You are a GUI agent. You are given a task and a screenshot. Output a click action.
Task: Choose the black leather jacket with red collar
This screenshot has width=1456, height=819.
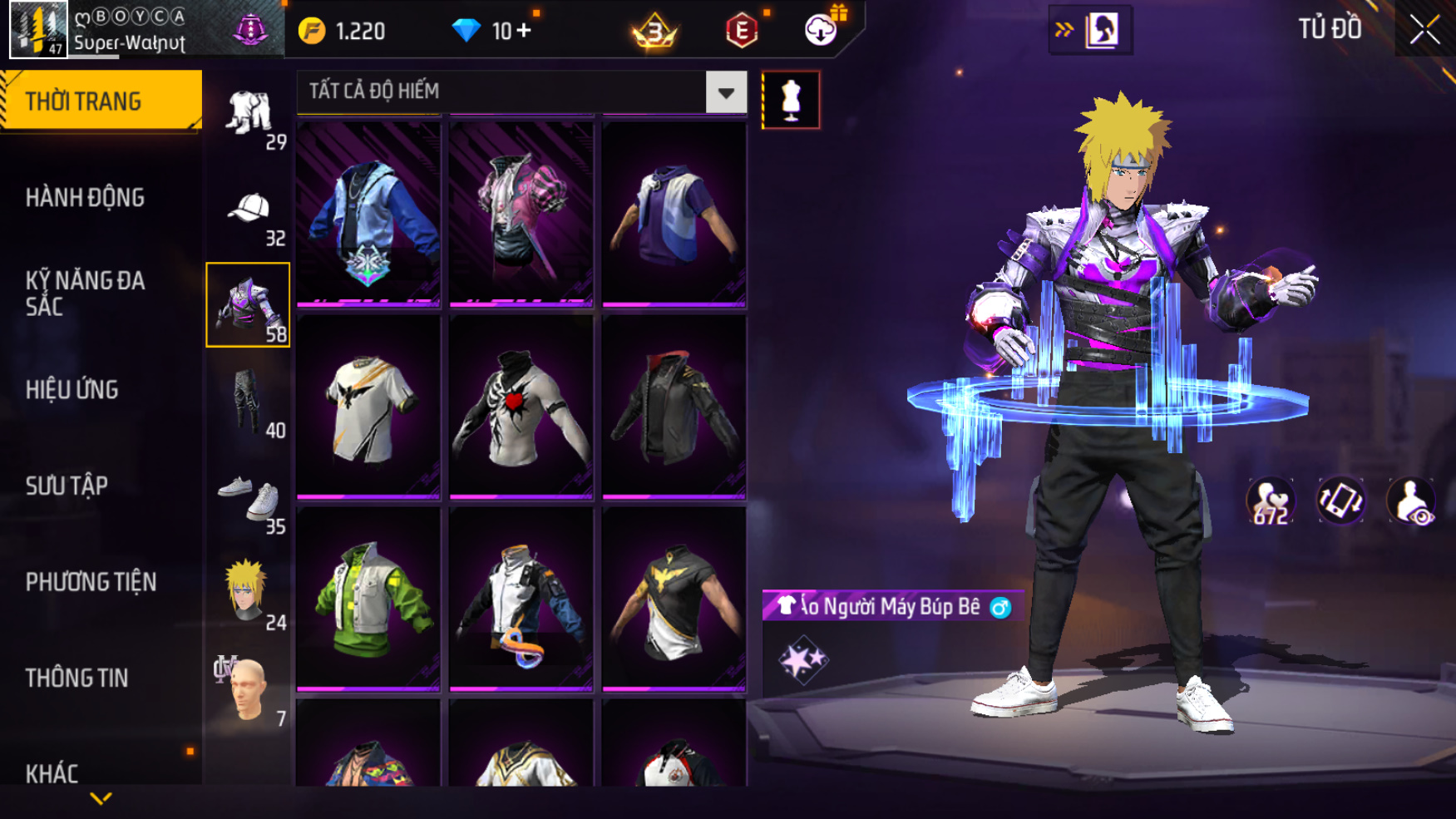coord(674,407)
